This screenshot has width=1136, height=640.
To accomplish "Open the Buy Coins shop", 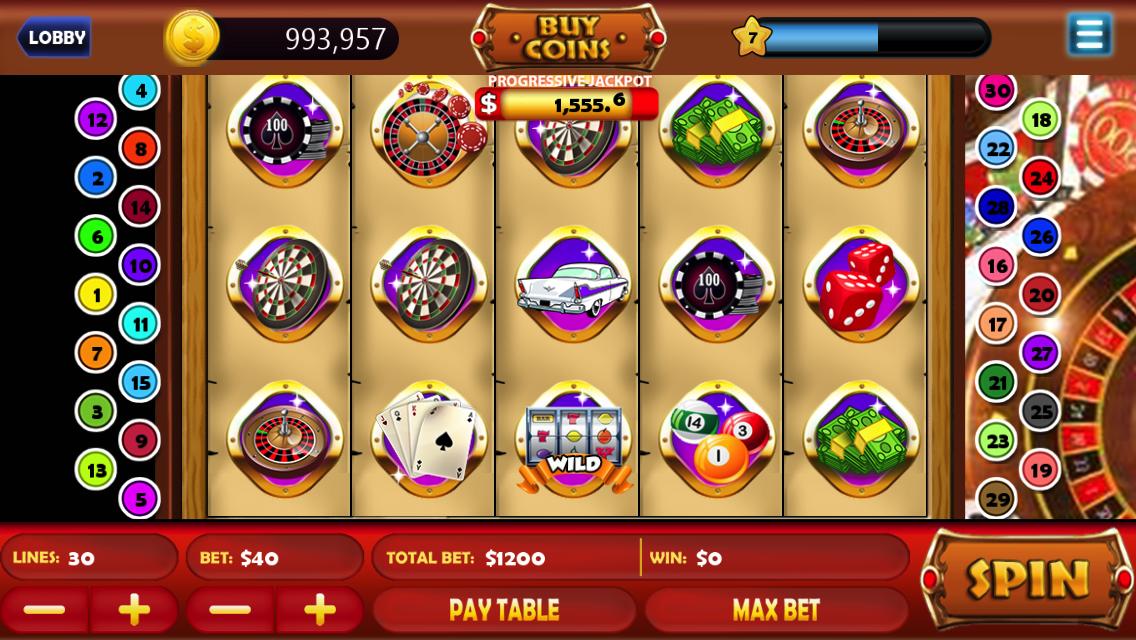I will 568,37.
